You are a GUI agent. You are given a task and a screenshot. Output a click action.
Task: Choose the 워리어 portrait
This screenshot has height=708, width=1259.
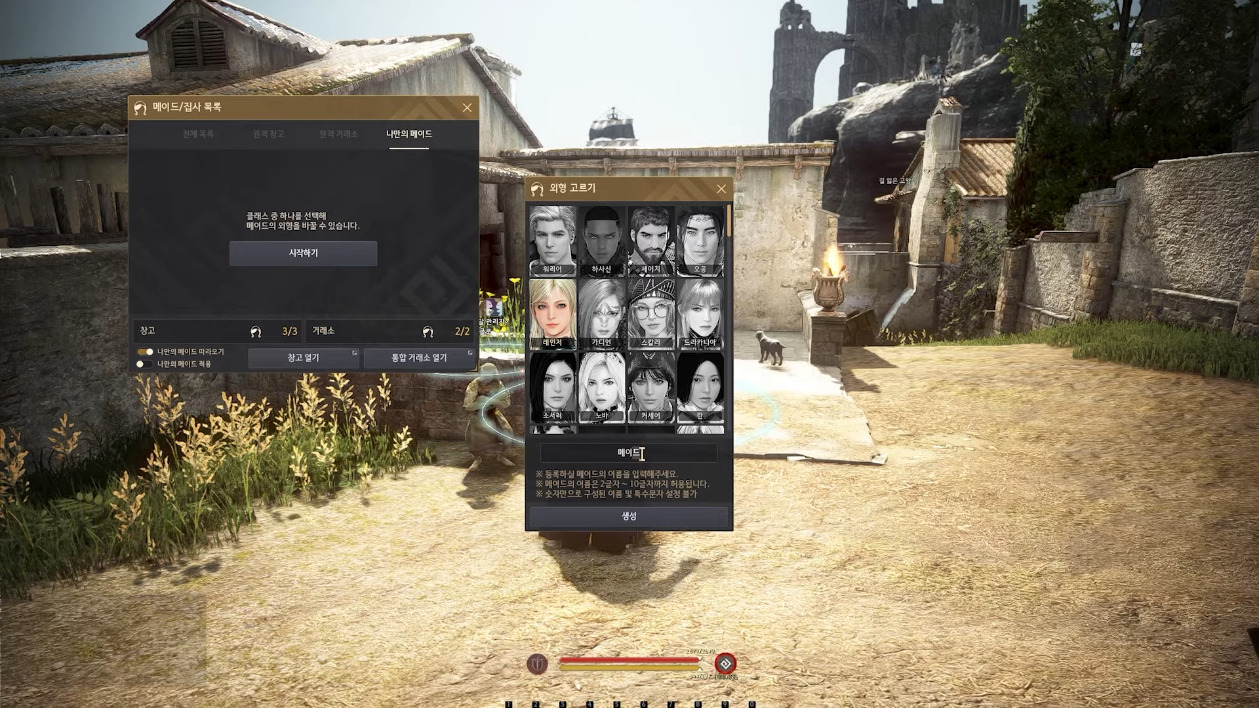coord(552,240)
